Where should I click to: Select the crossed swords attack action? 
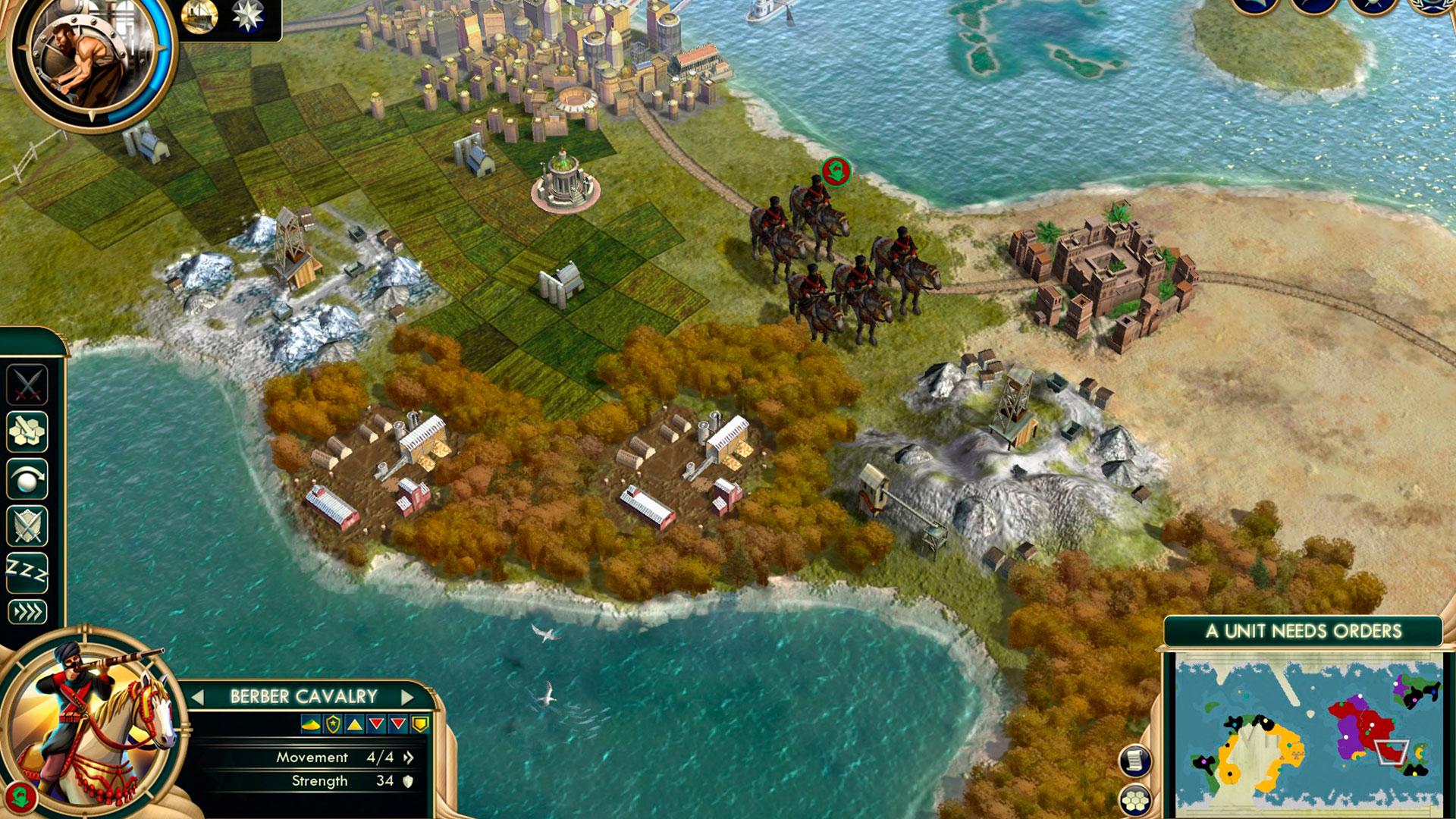[27, 384]
